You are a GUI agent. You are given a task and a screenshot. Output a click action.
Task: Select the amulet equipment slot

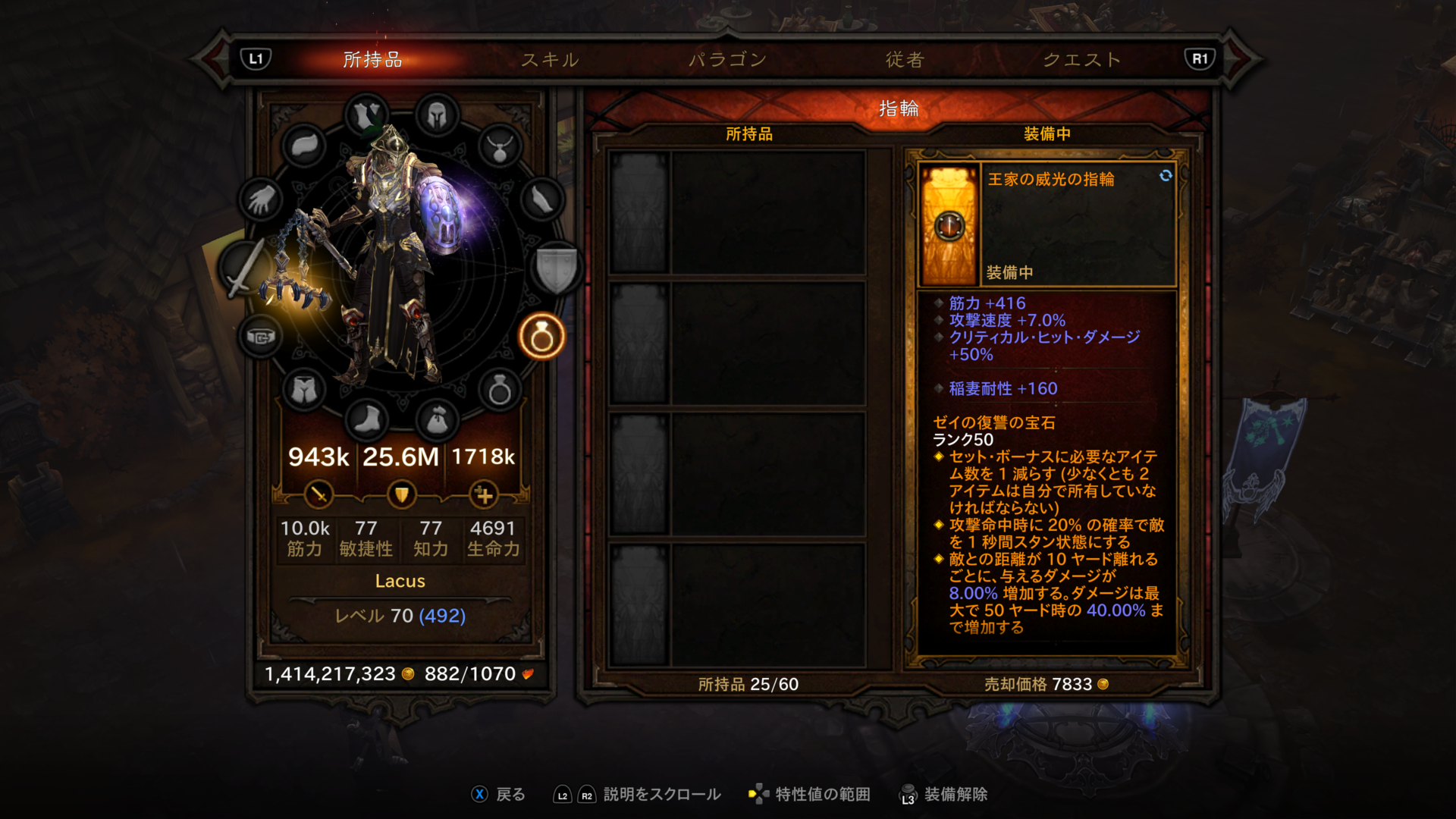[500, 147]
